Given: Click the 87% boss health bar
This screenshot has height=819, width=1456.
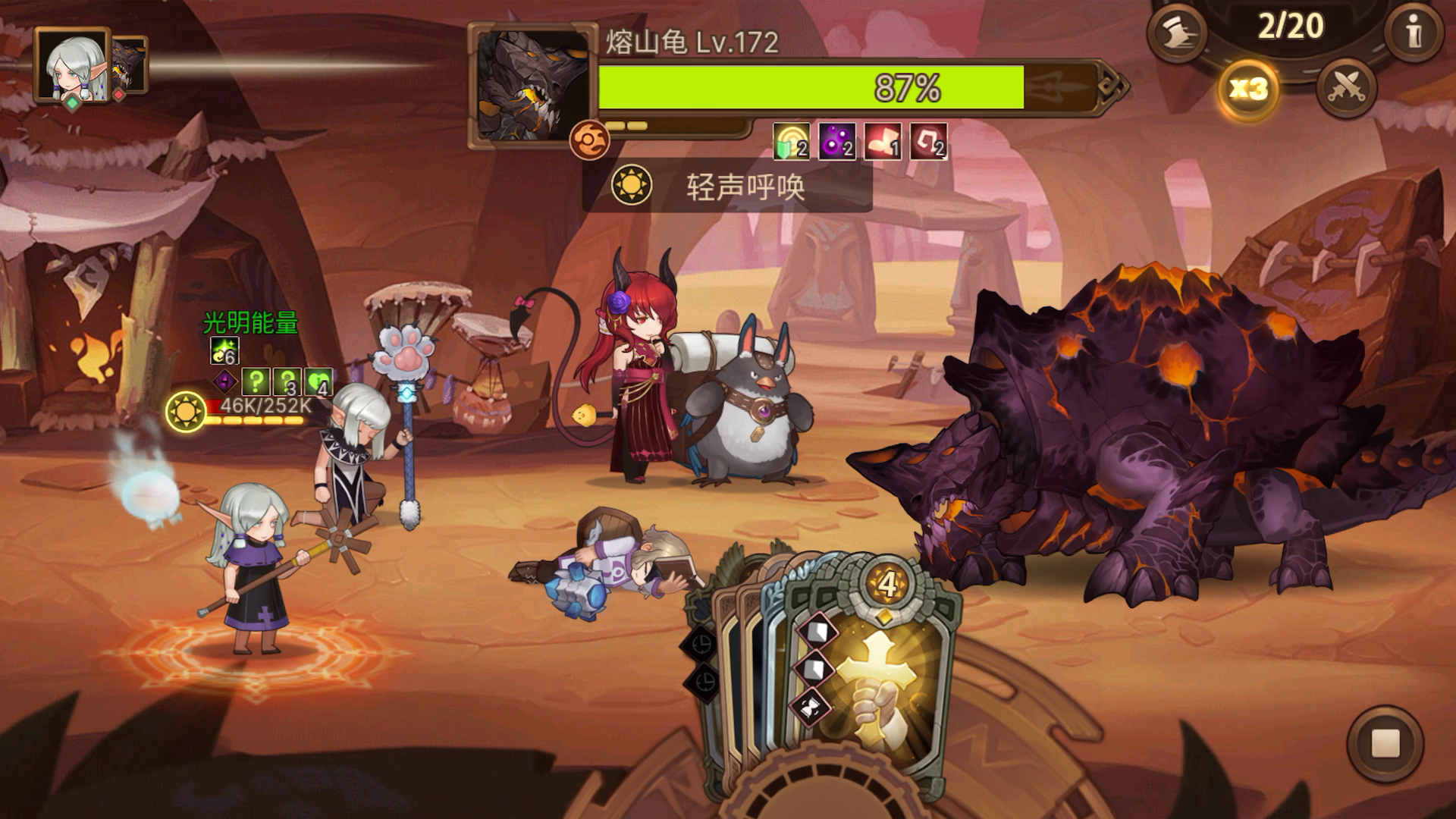Looking at the screenshot, I should pos(902,89).
